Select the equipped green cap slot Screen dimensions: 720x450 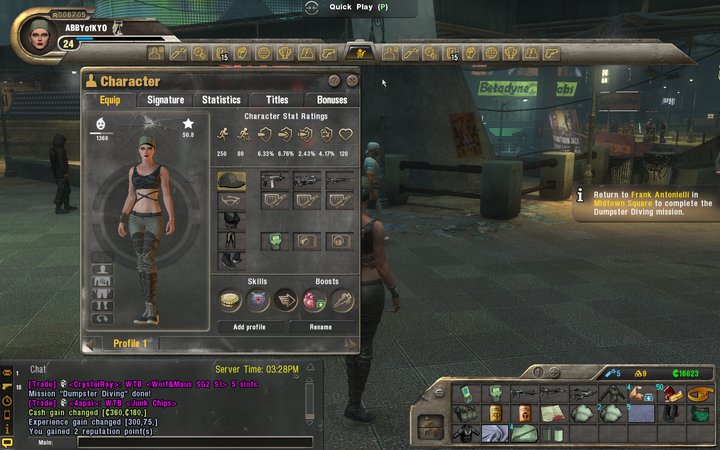click(x=231, y=181)
